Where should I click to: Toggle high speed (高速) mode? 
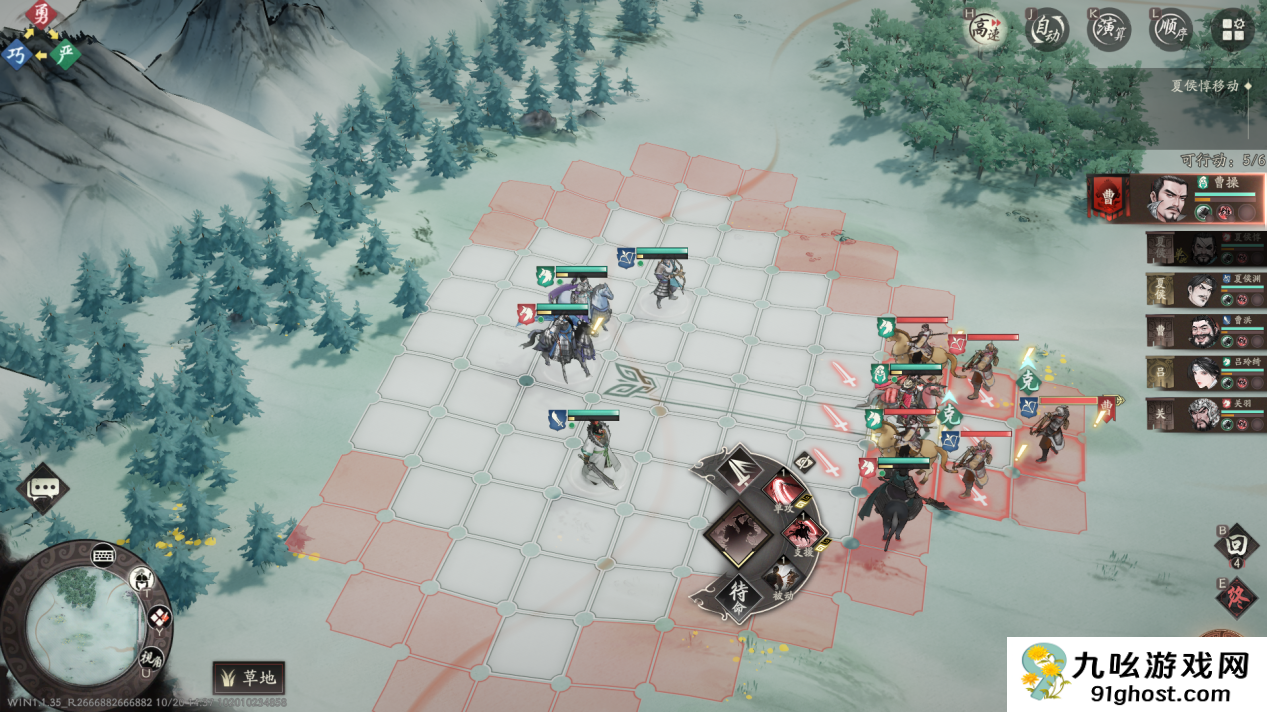pos(985,29)
